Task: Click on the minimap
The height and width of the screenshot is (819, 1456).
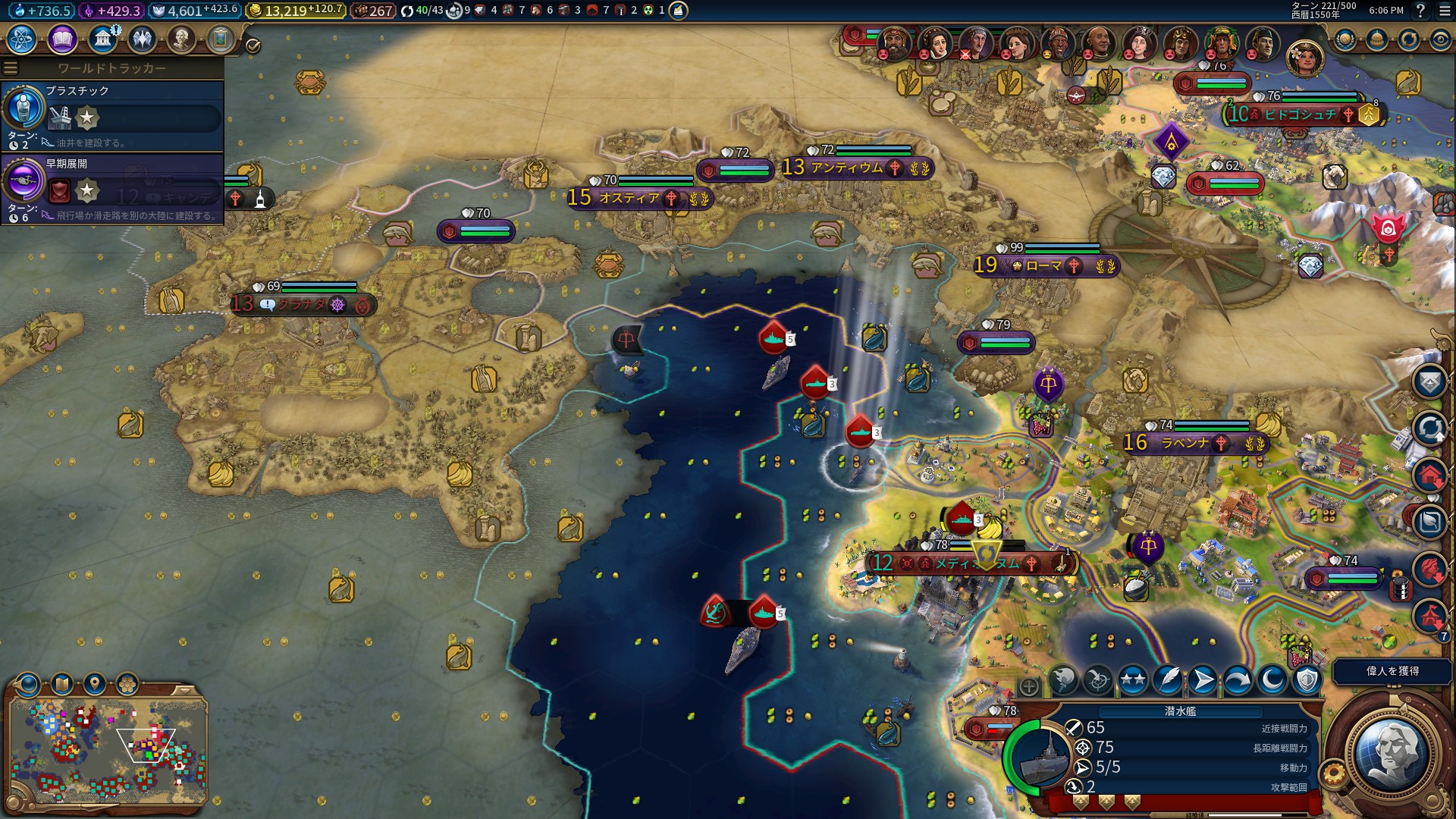Action: [x=108, y=752]
